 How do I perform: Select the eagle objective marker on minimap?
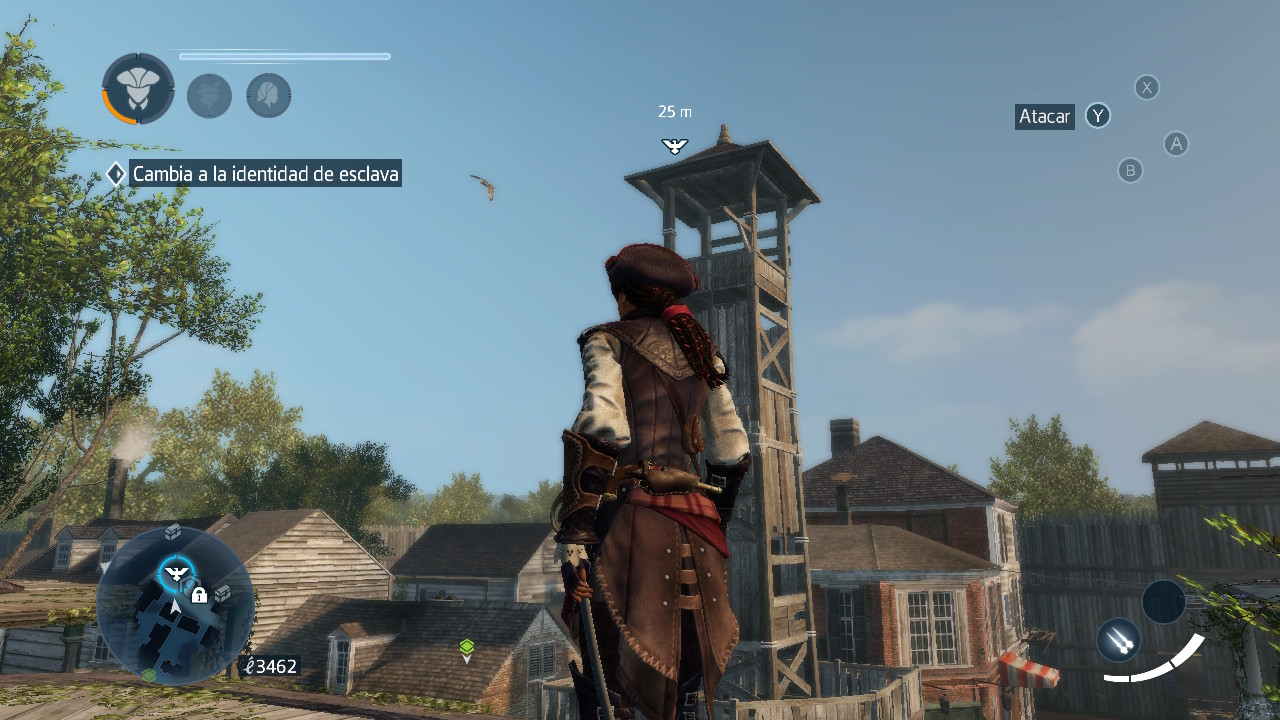(177, 573)
